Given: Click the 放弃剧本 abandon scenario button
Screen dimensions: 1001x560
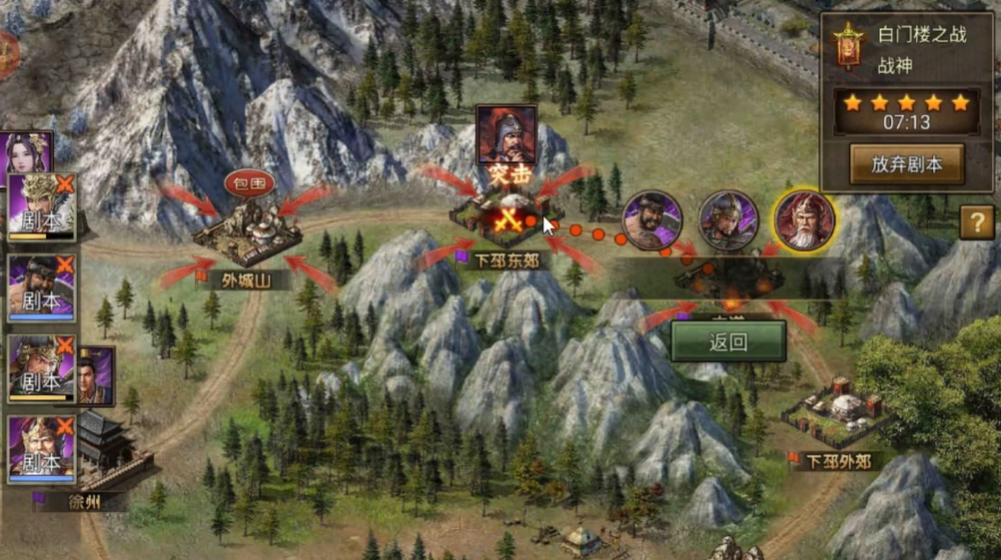Looking at the screenshot, I should (906, 165).
